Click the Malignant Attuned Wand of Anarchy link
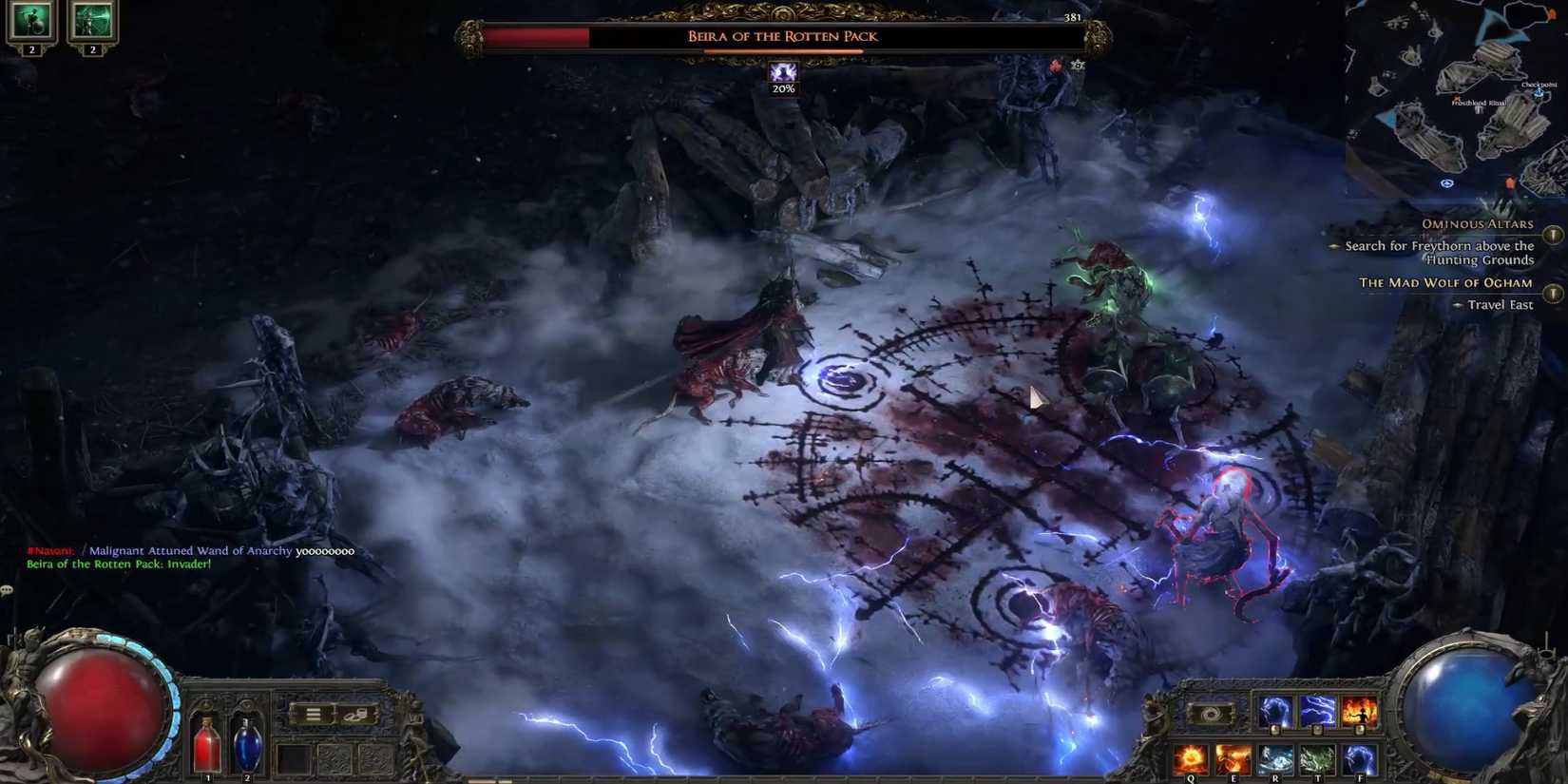 click(x=193, y=550)
